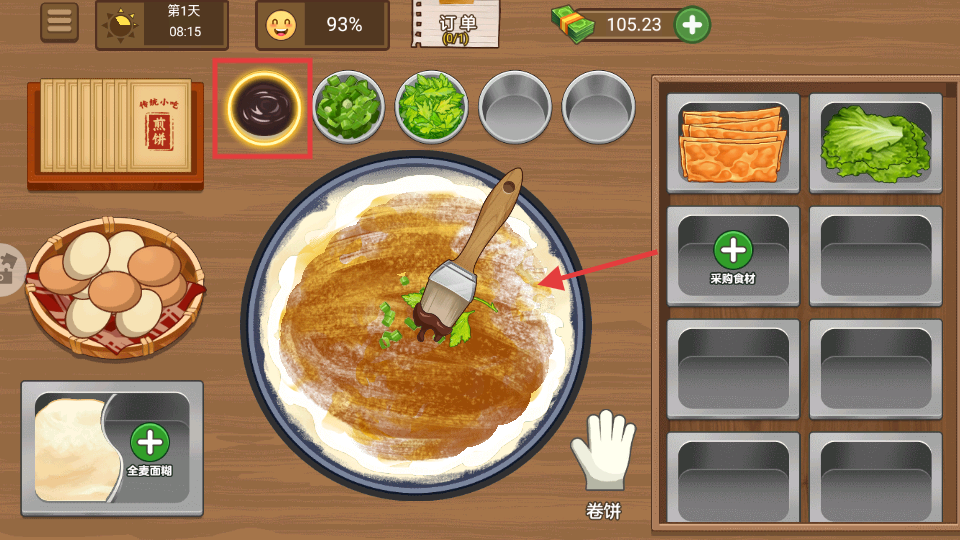Take an egg from the basket
Screen dimensions: 960x540
tap(113, 290)
